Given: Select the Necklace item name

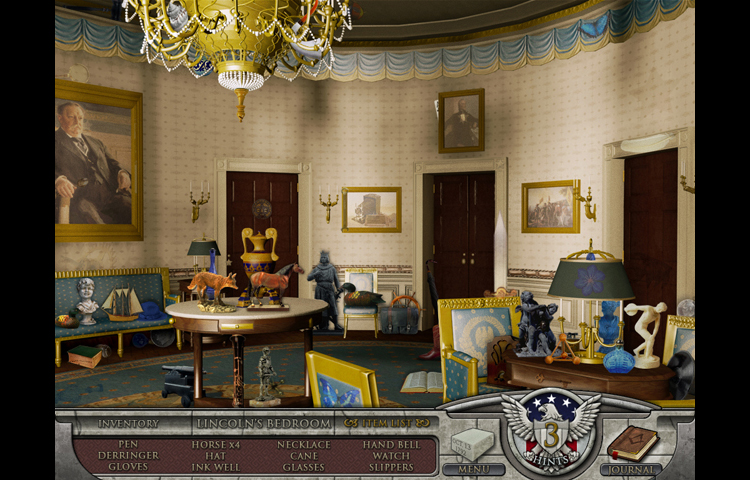Looking at the screenshot, I should pos(303,444).
